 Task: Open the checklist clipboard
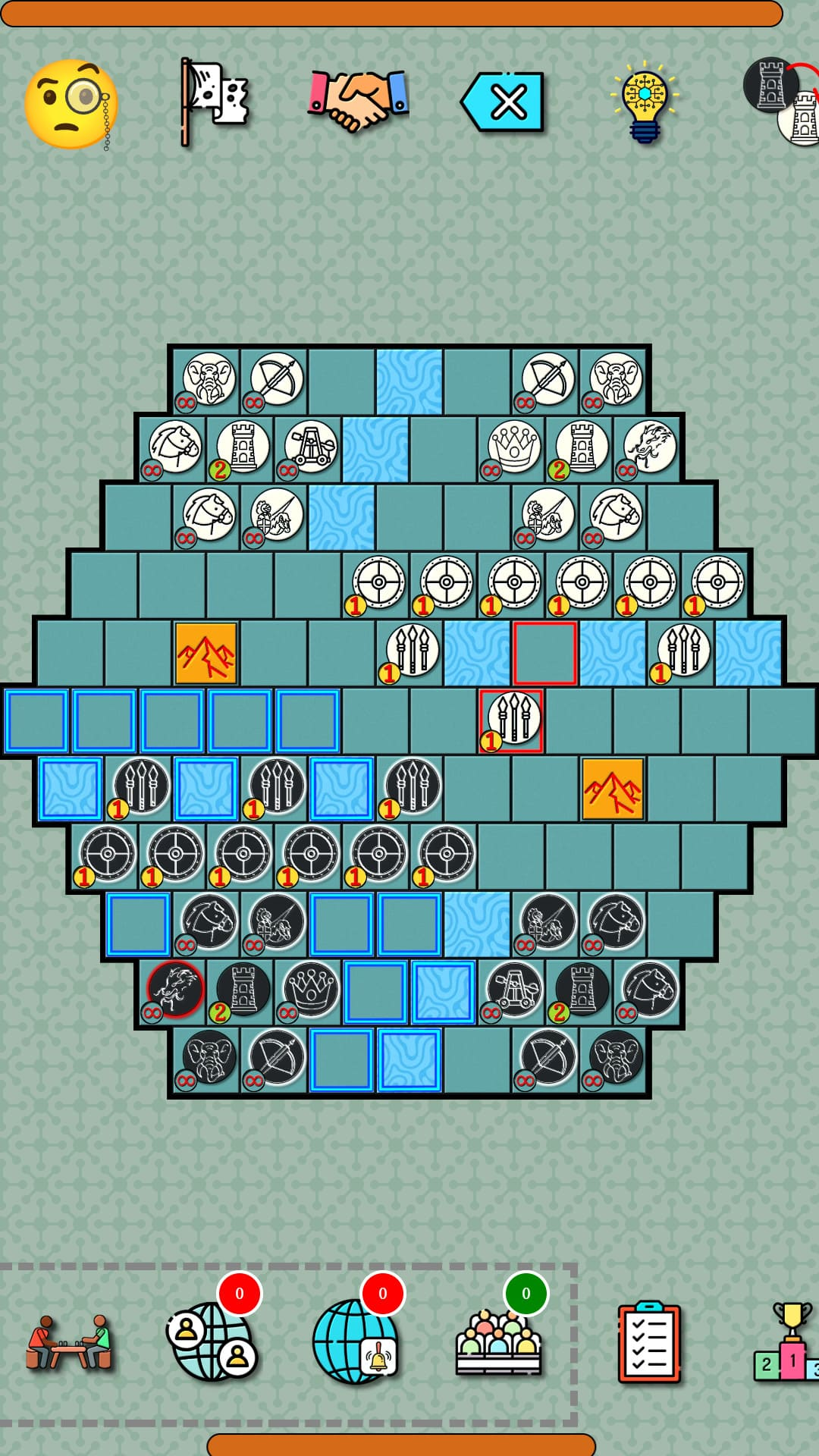(648, 1342)
